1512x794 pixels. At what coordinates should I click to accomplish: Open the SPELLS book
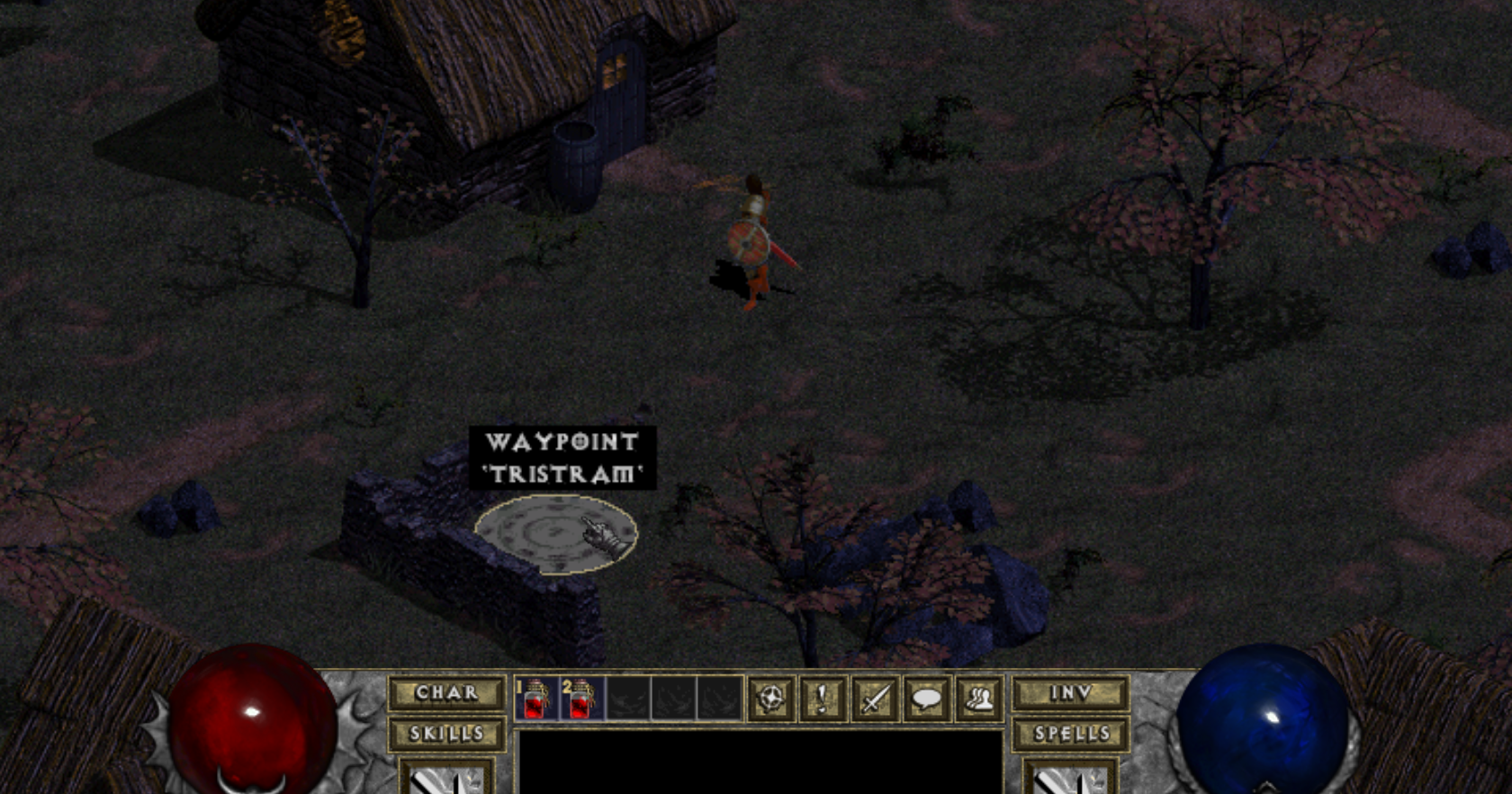pyautogui.click(x=1070, y=734)
